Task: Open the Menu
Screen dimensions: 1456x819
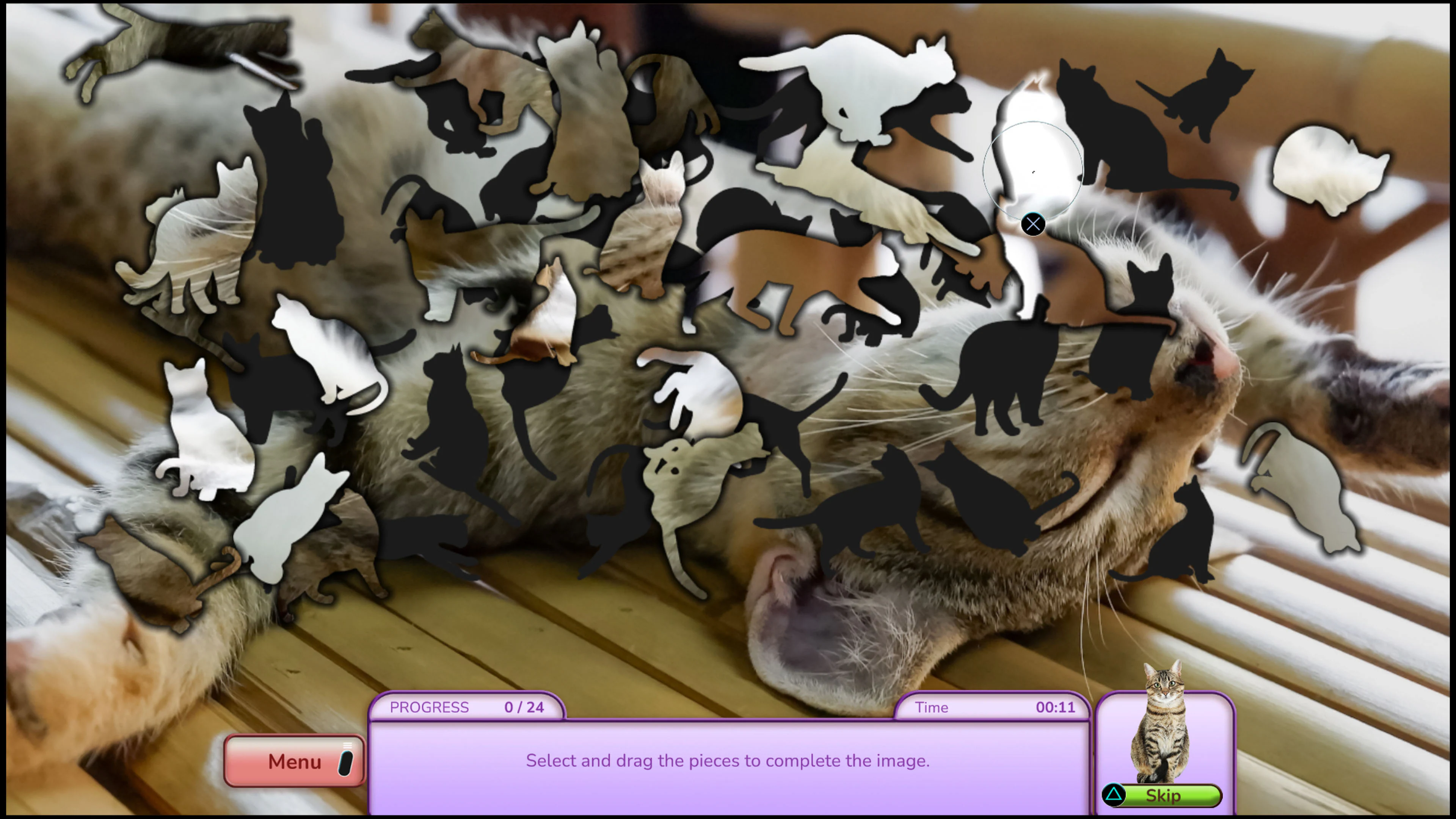Action: pyautogui.click(x=294, y=761)
